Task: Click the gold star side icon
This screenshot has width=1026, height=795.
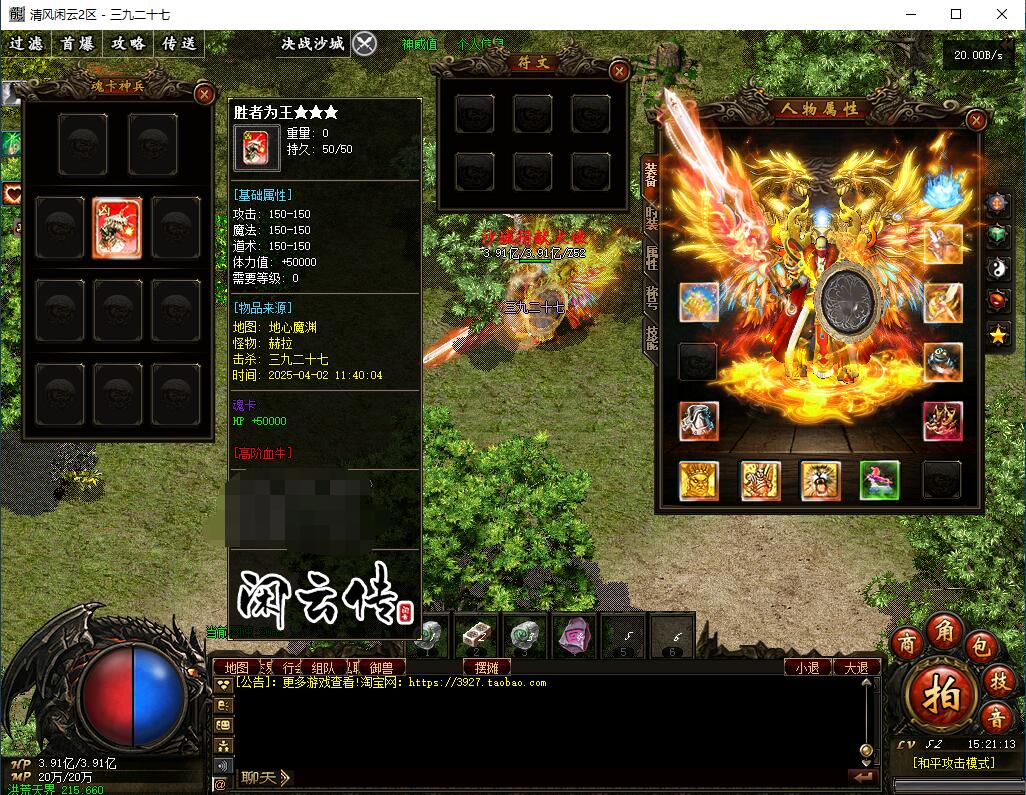Action: click(x=998, y=336)
